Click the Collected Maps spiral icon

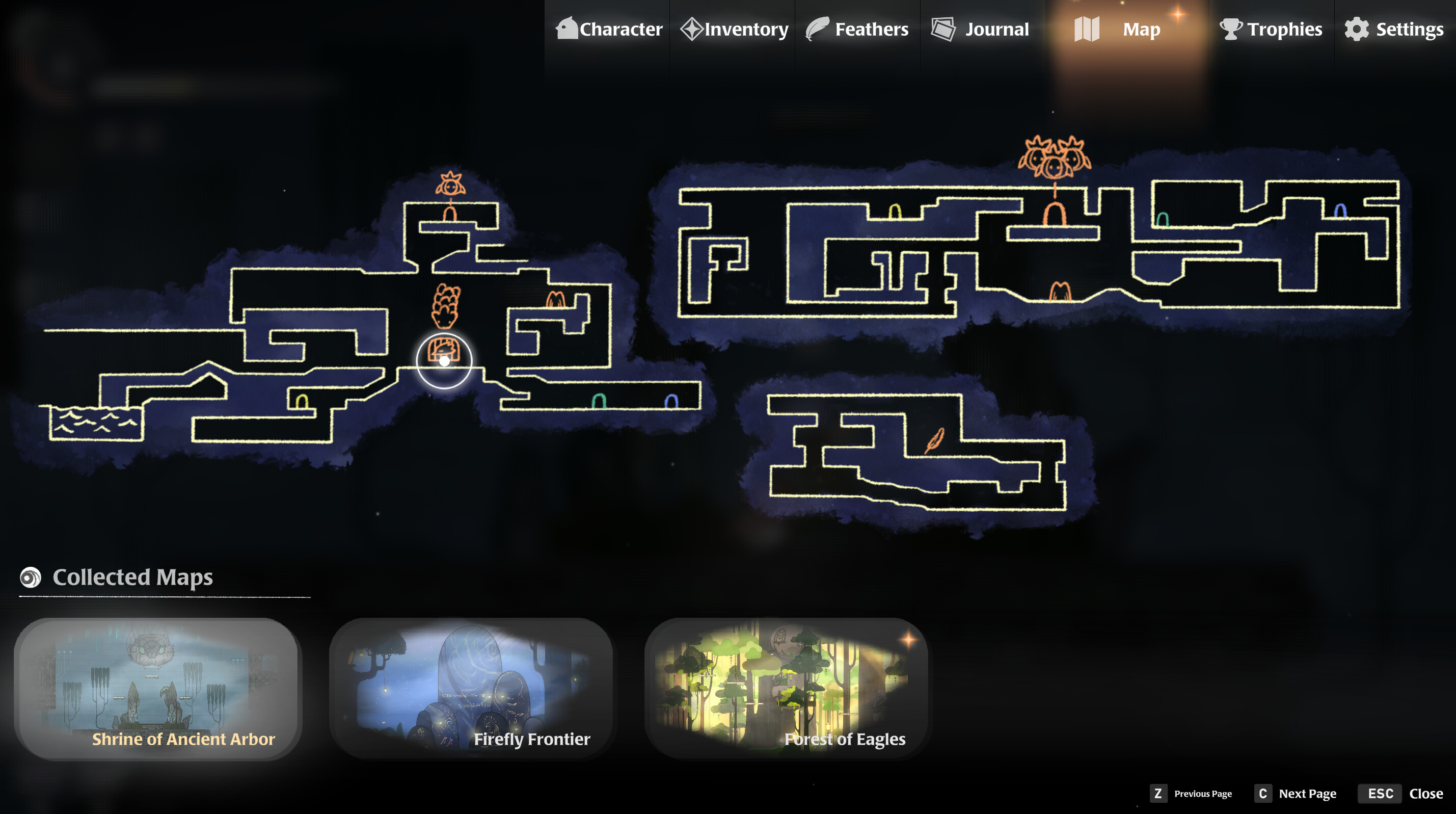point(31,577)
